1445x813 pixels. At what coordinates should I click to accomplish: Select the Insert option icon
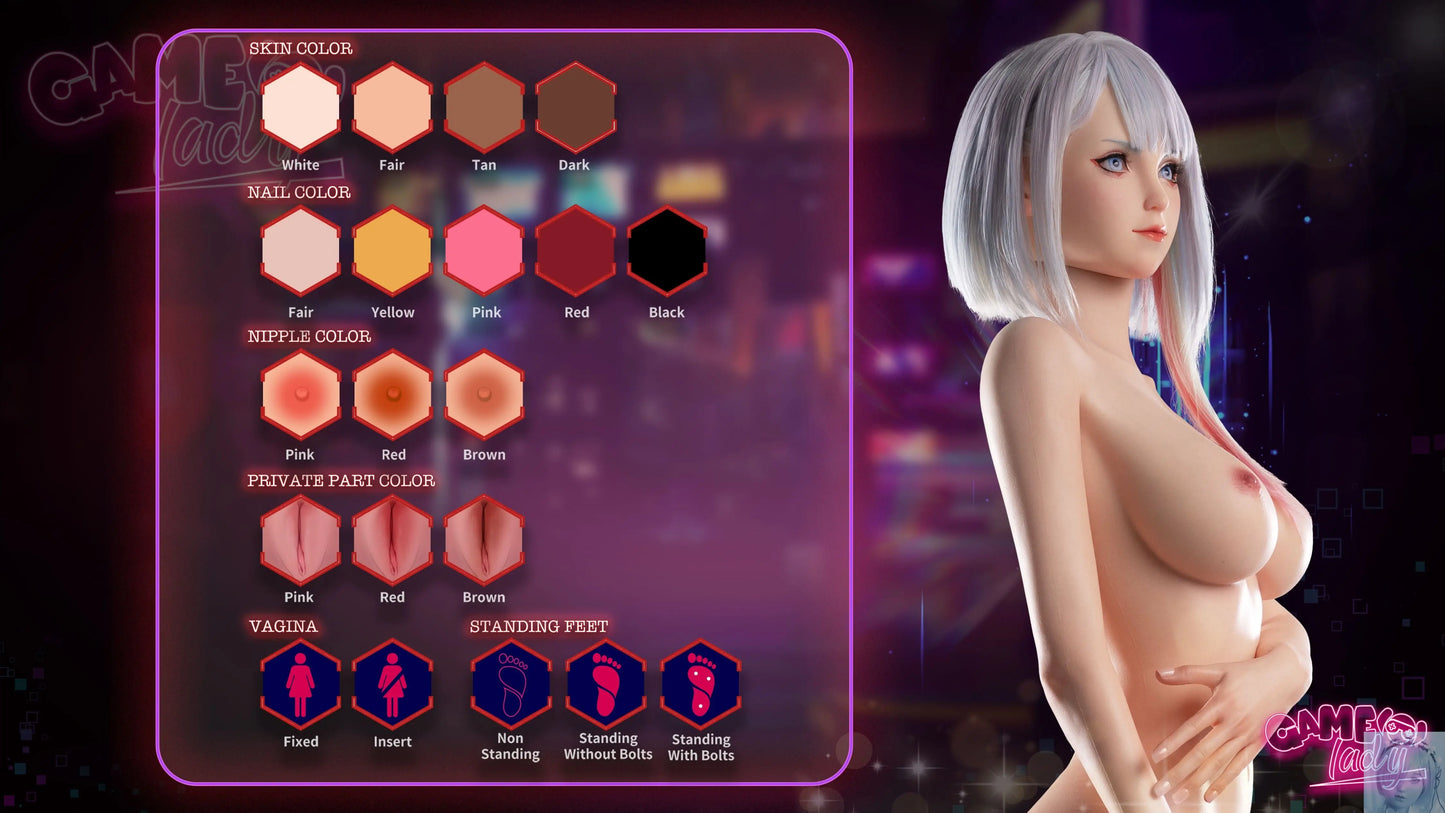(392, 685)
